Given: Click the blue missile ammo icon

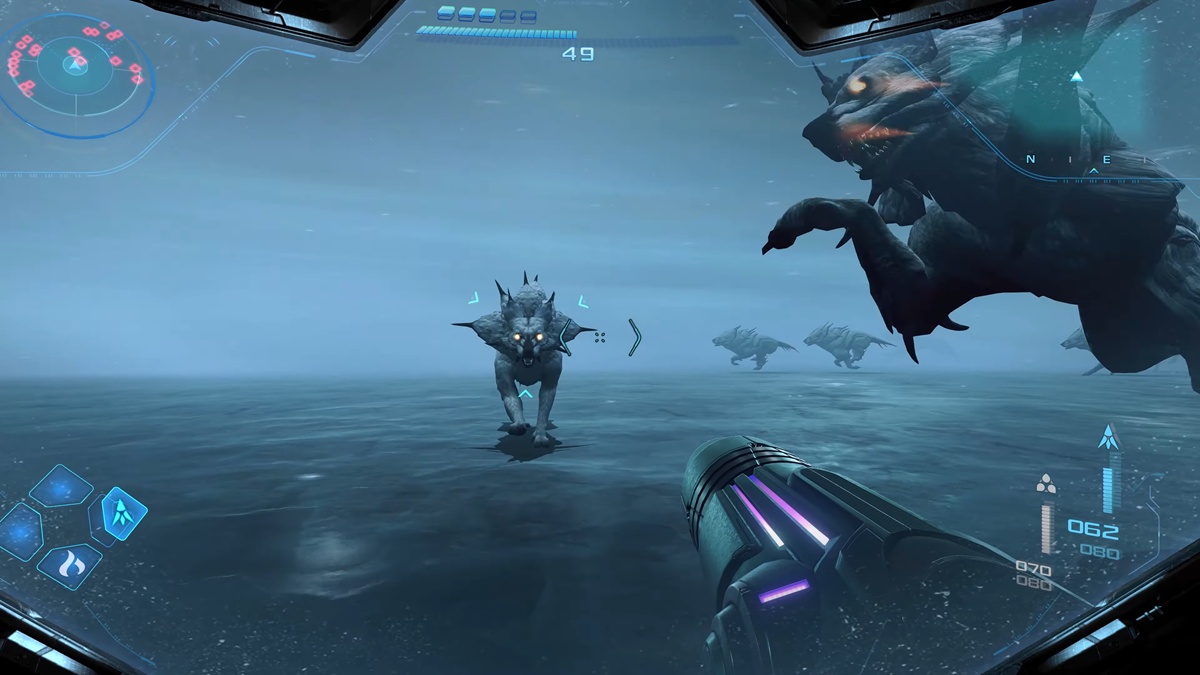Looking at the screenshot, I should pos(1107,437).
